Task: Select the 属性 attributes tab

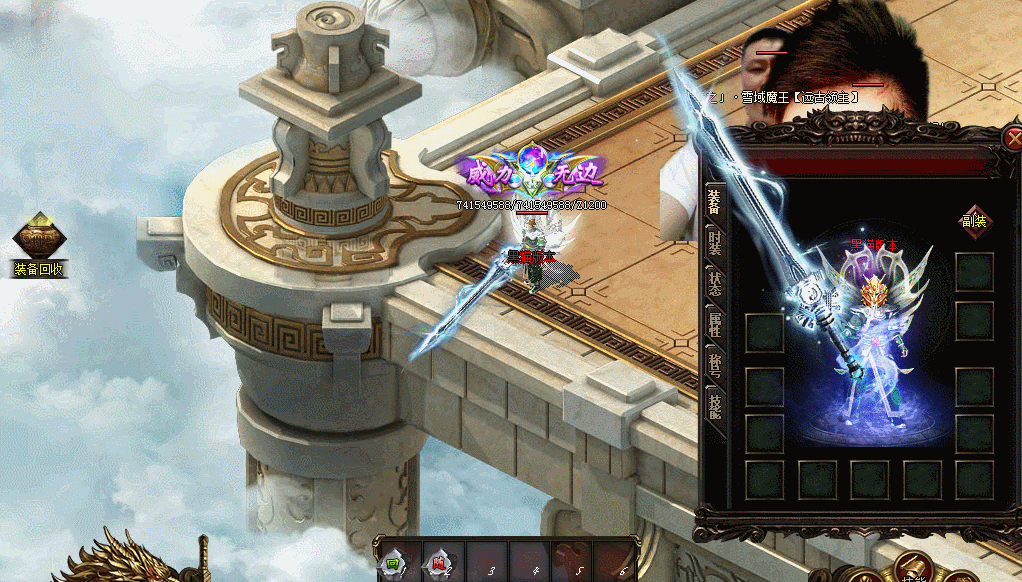Action: [714, 326]
